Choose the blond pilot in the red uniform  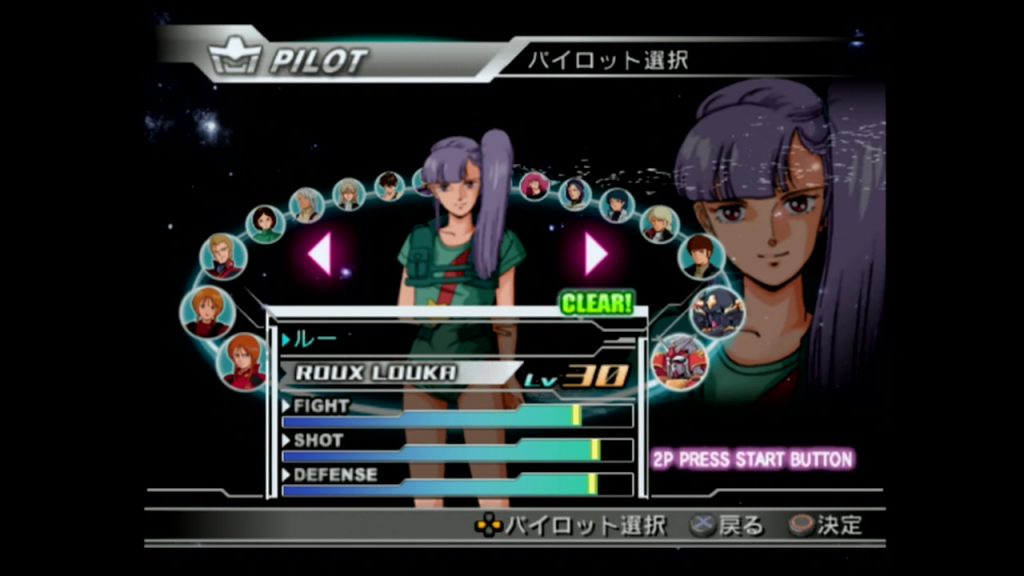tap(222, 256)
